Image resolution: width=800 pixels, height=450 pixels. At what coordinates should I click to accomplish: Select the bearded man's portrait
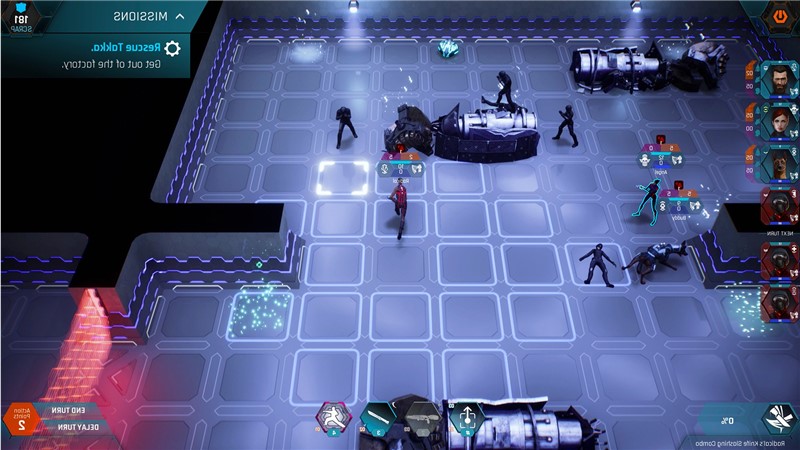[x=776, y=77]
